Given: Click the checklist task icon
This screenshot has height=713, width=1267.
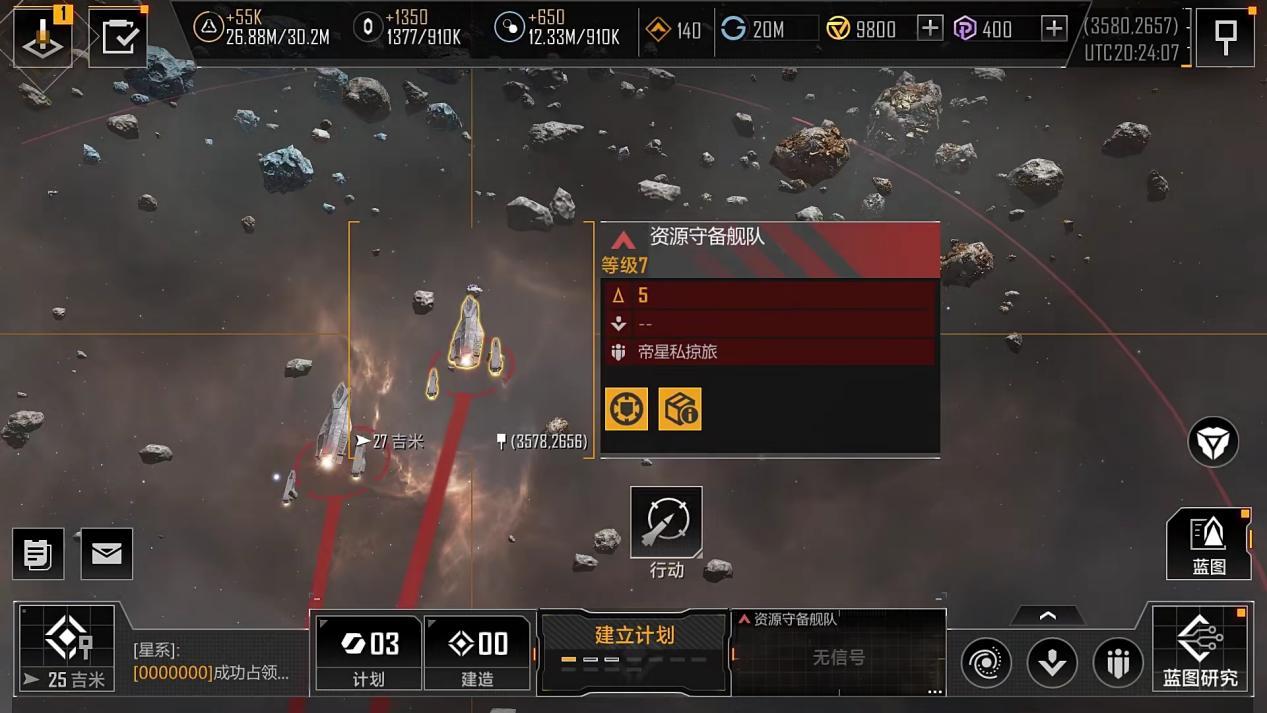Looking at the screenshot, I should (119, 38).
